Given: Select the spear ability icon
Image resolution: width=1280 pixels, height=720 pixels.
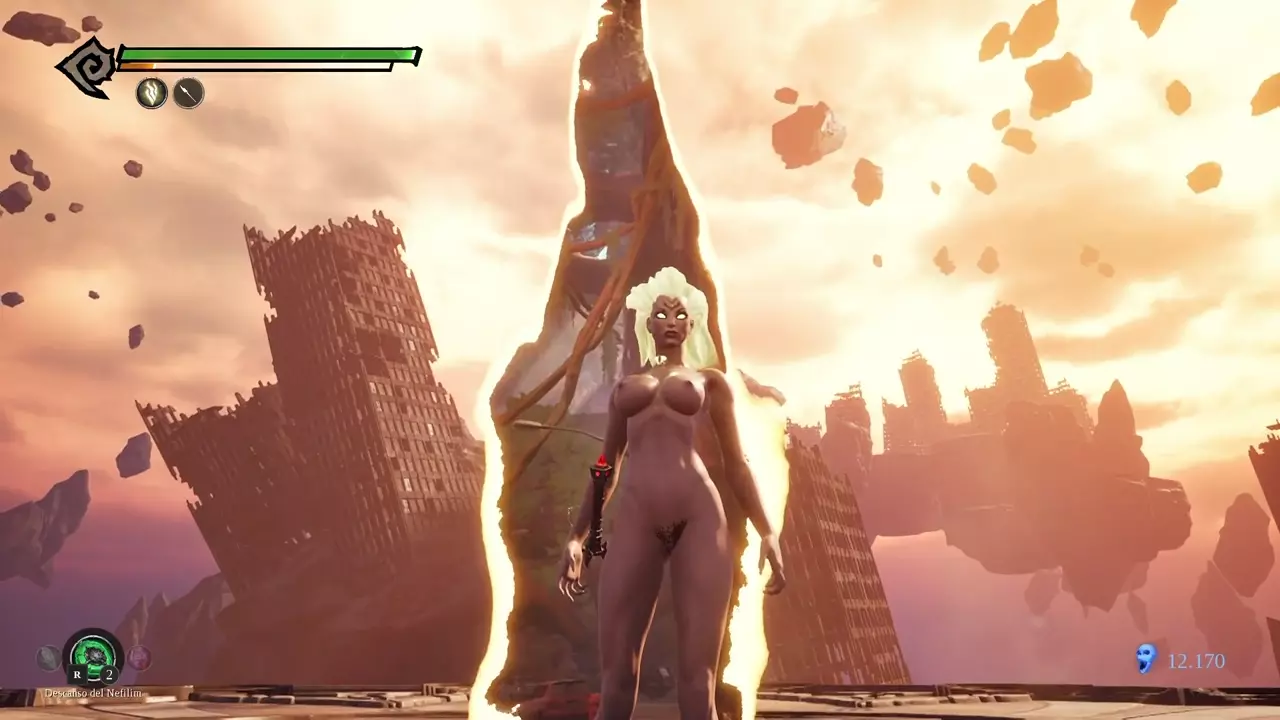Looking at the screenshot, I should coord(188,94).
